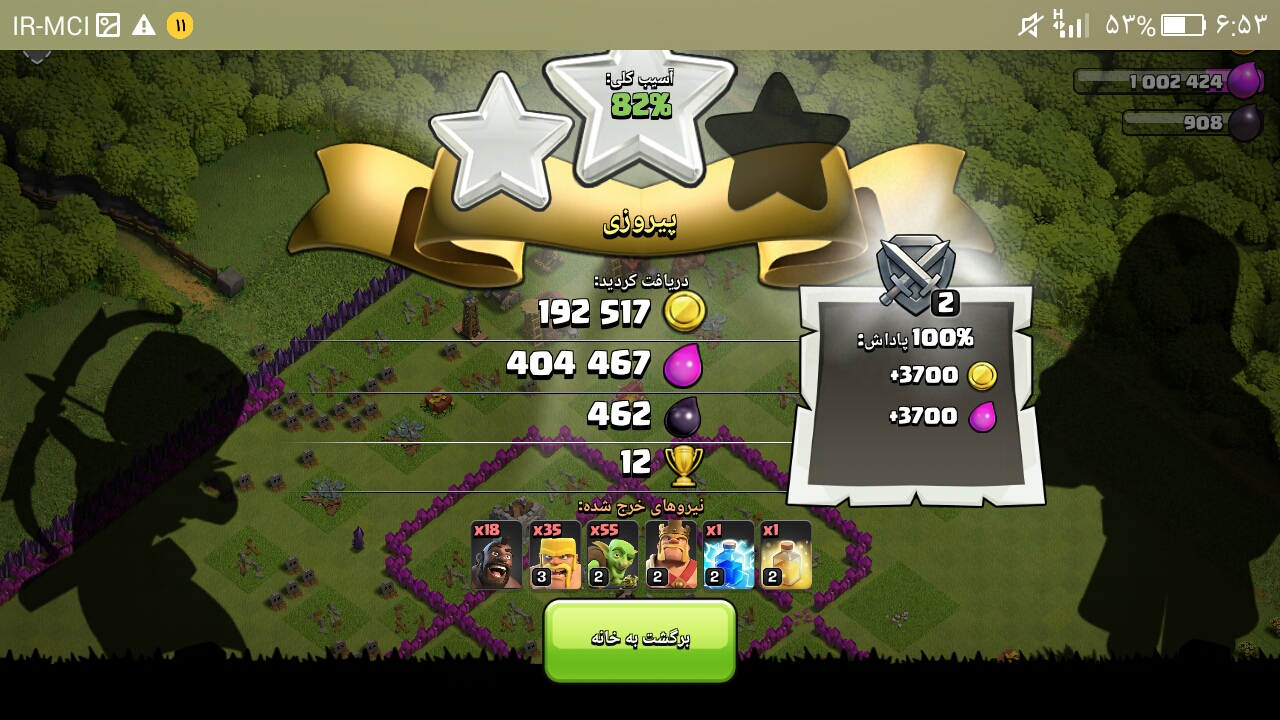
Task: Open the warning triangle notification in status bar
Action: pos(144,25)
